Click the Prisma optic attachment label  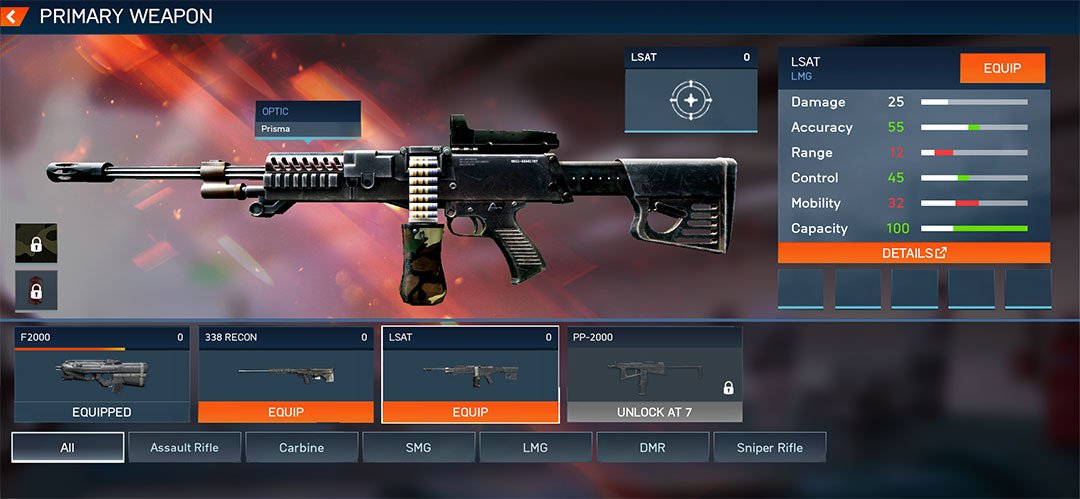307,129
